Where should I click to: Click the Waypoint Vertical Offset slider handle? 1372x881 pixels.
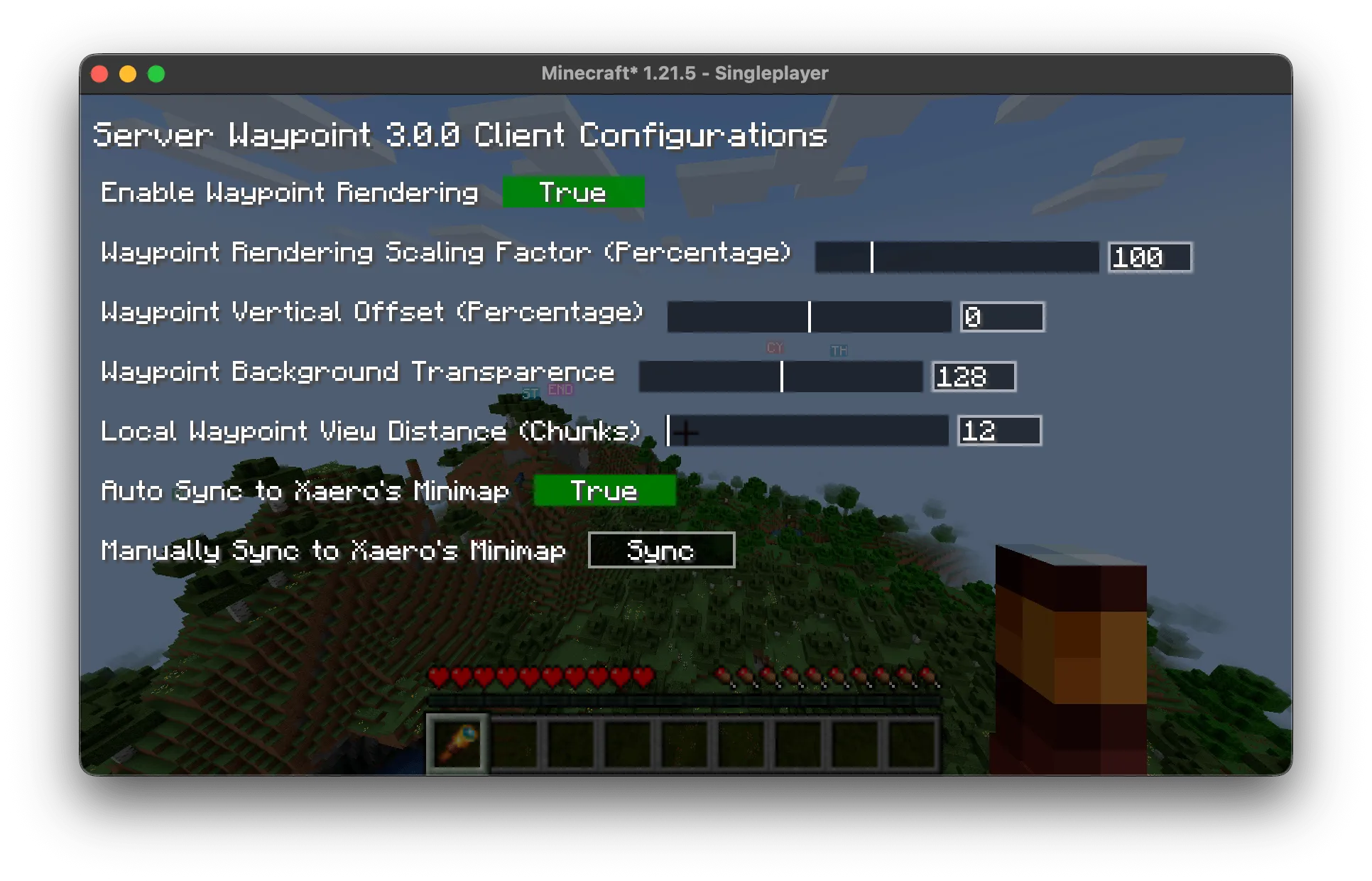click(x=809, y=316)
